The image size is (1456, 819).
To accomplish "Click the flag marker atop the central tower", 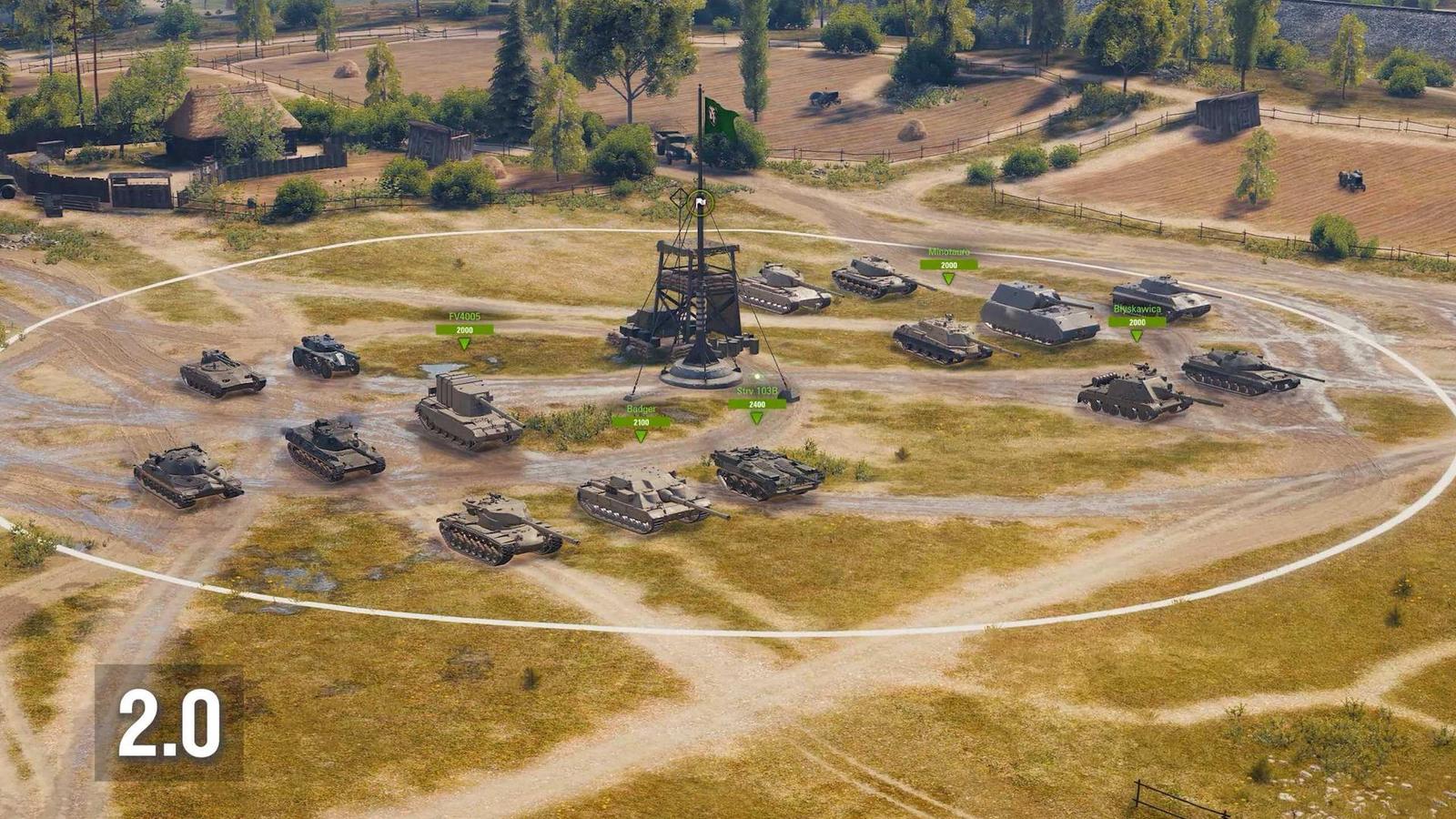I will tap(700, 202).
